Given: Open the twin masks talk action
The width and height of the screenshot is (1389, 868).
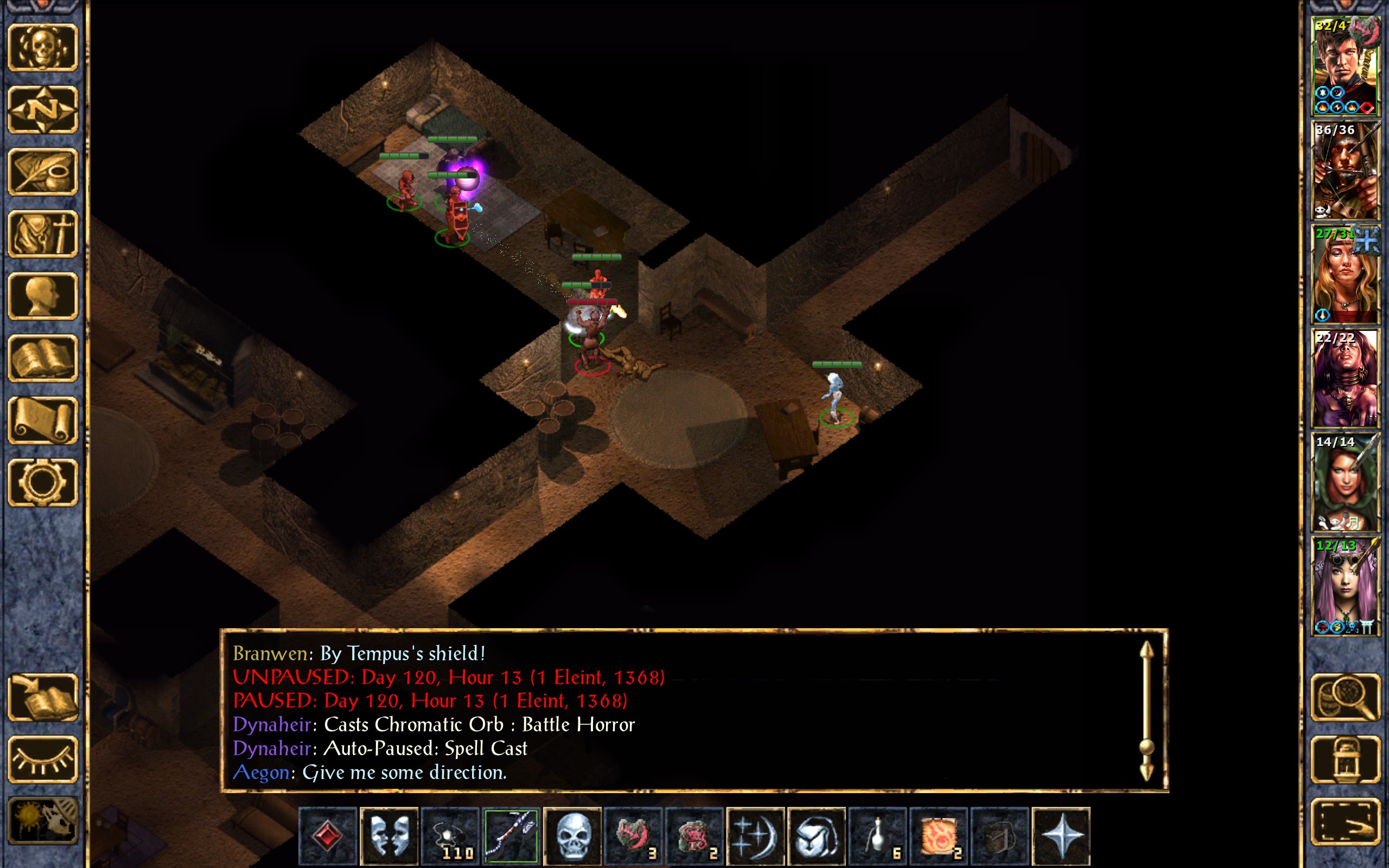Looking at the screenshot, I should (x=388, y=836).
